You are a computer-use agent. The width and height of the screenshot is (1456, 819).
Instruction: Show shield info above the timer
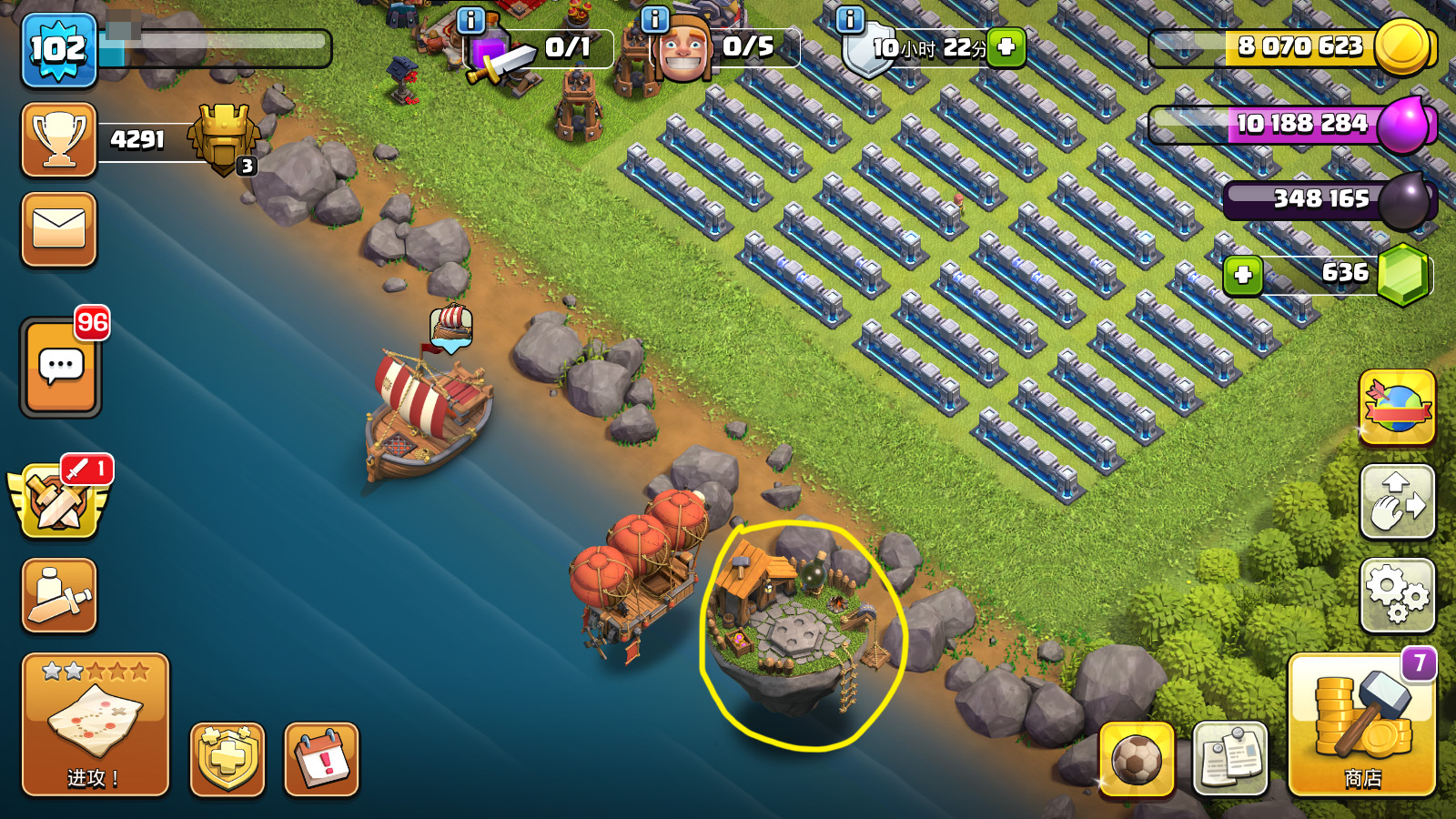click(x=850, y=19)
